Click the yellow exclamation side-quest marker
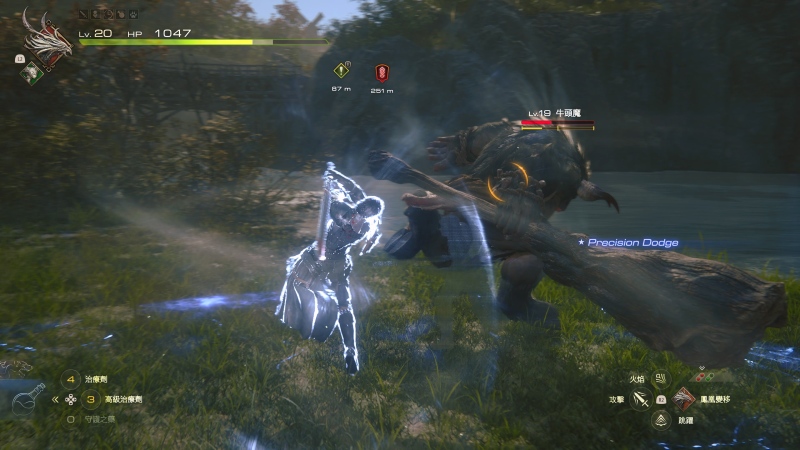Viewport: 800px width, 450px height. point(341,71)
